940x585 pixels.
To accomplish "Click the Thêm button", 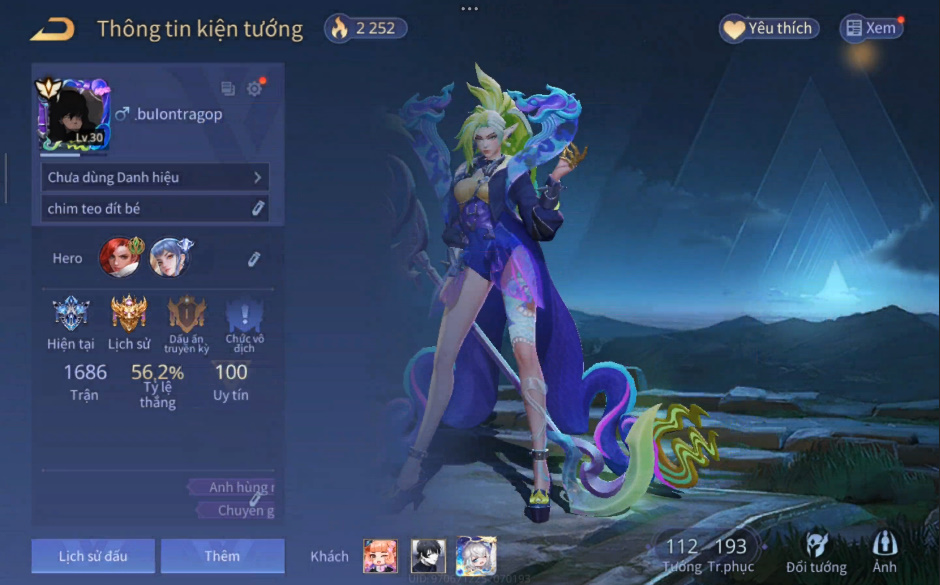I will click(x=222, y=556).
